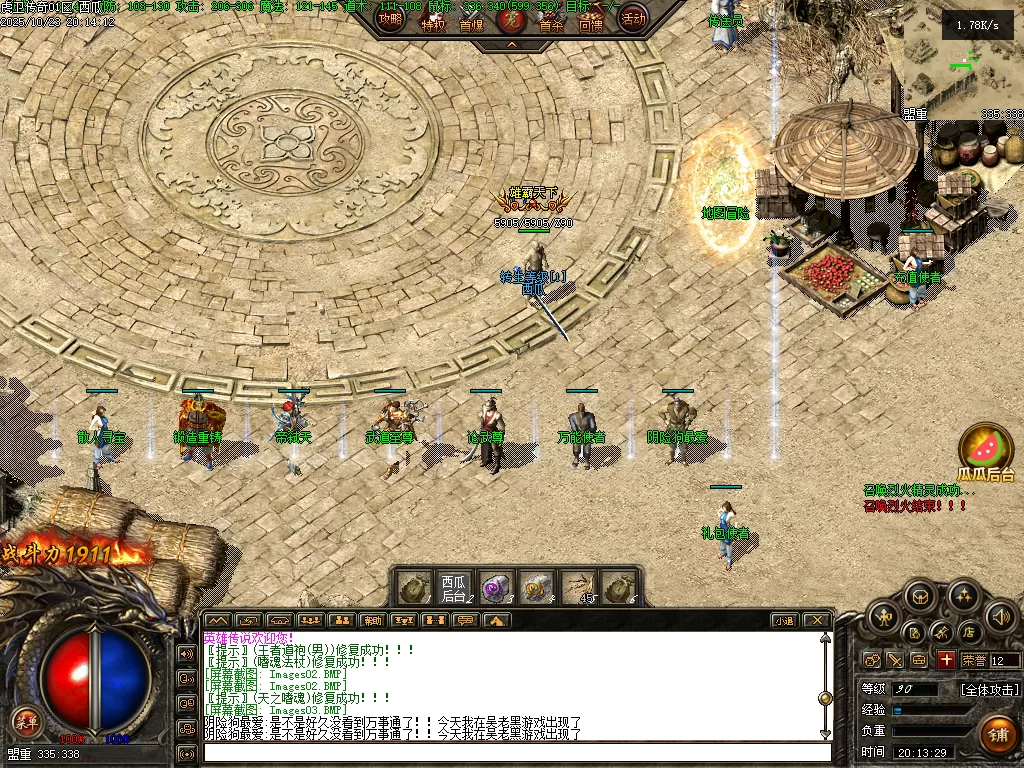1024x768 pixels.
Task: Click the round 铺 stall button
Action: 997,734
